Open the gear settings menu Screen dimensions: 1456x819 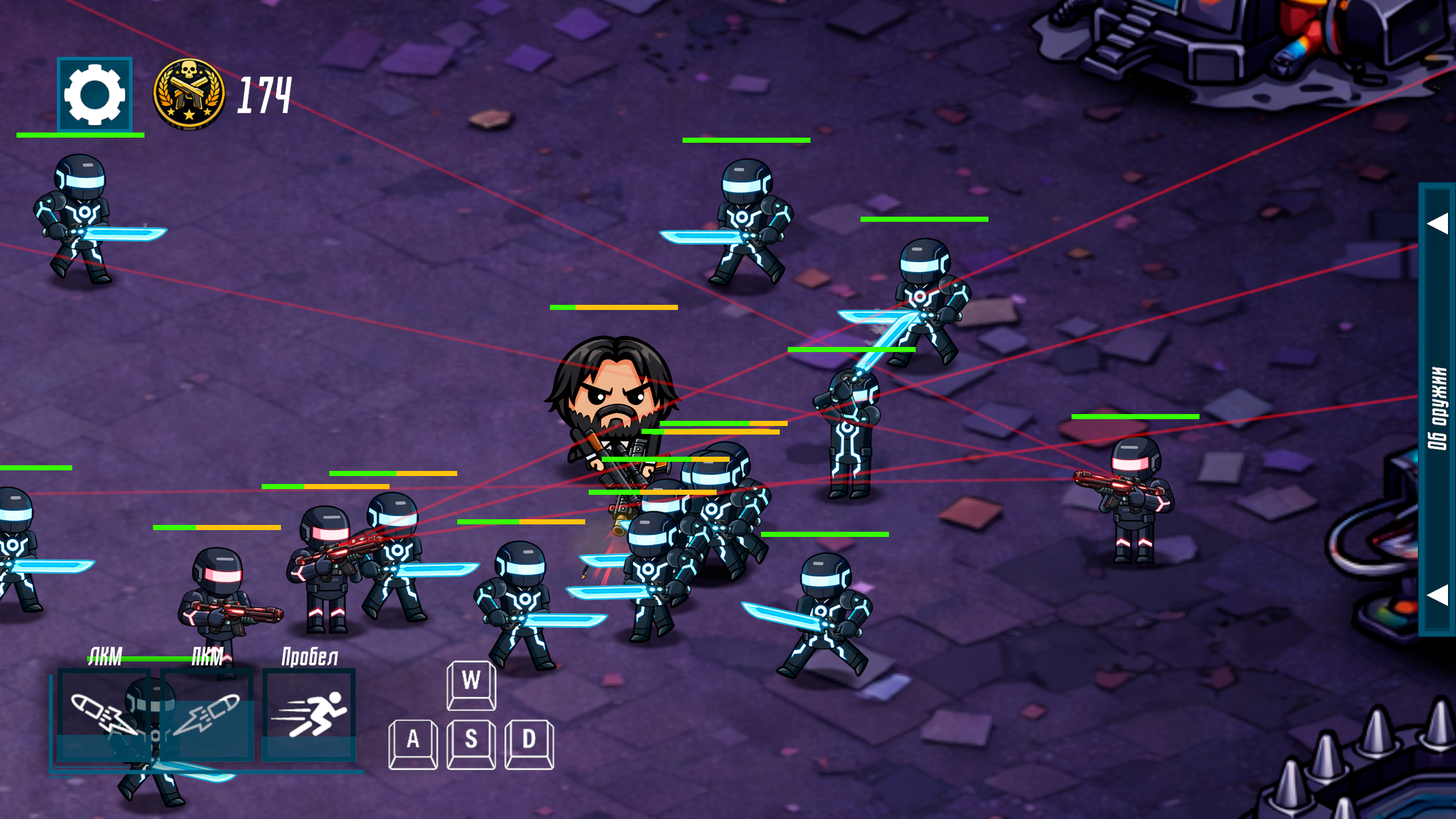(94, 94)
